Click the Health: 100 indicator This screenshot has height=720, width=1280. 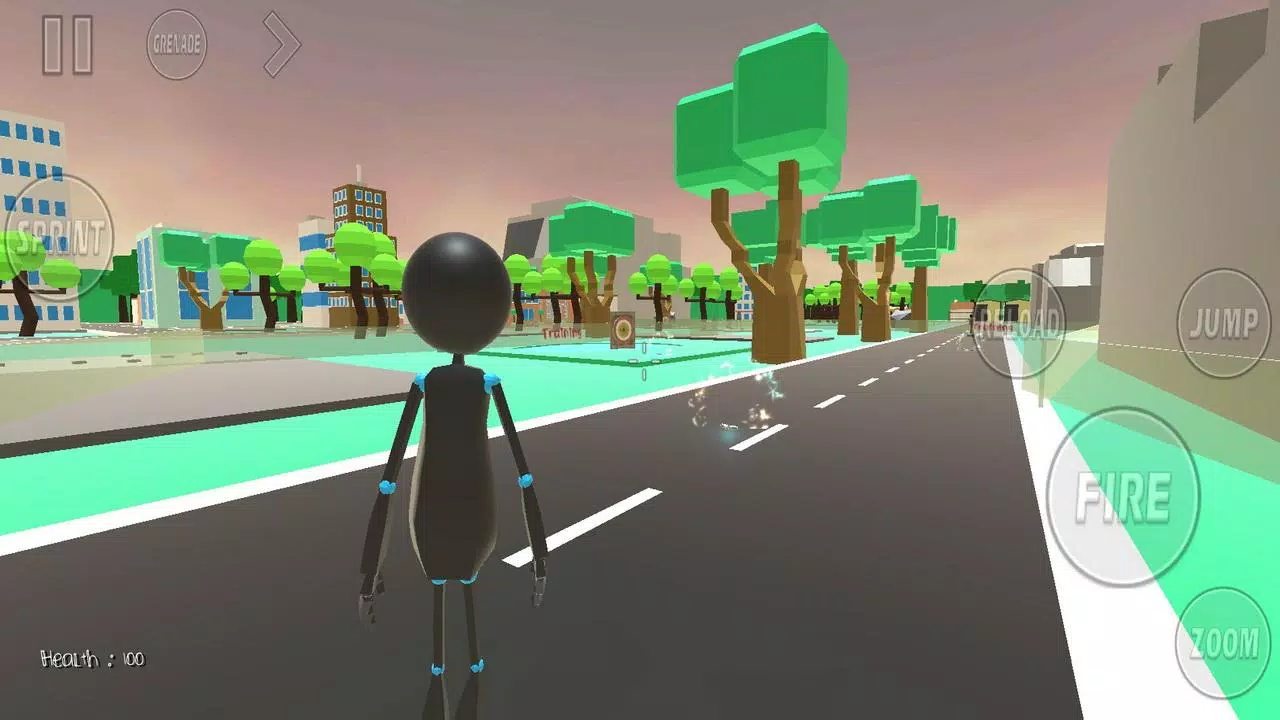coord(93,659)
